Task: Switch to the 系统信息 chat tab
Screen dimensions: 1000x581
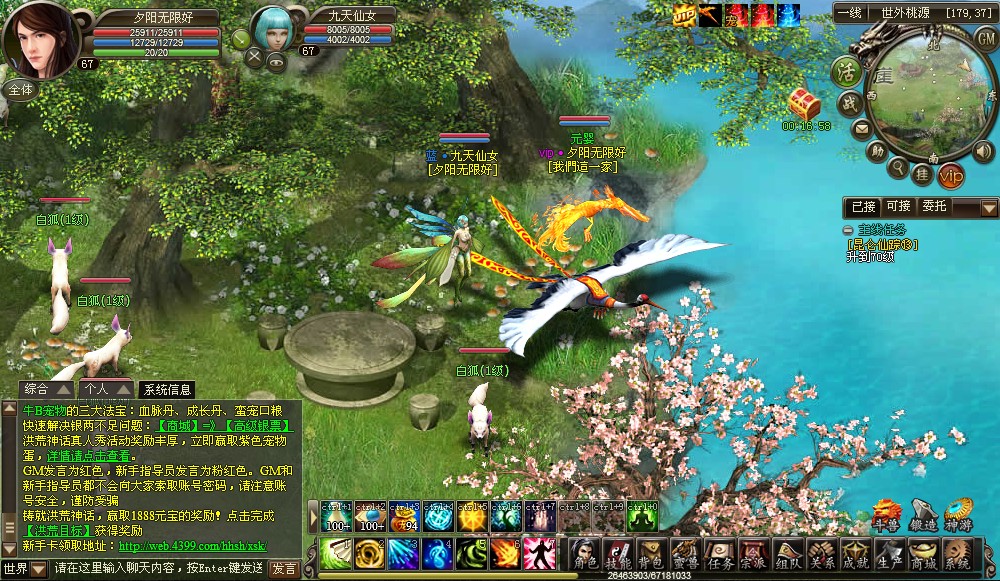Action: pos(168,390)
